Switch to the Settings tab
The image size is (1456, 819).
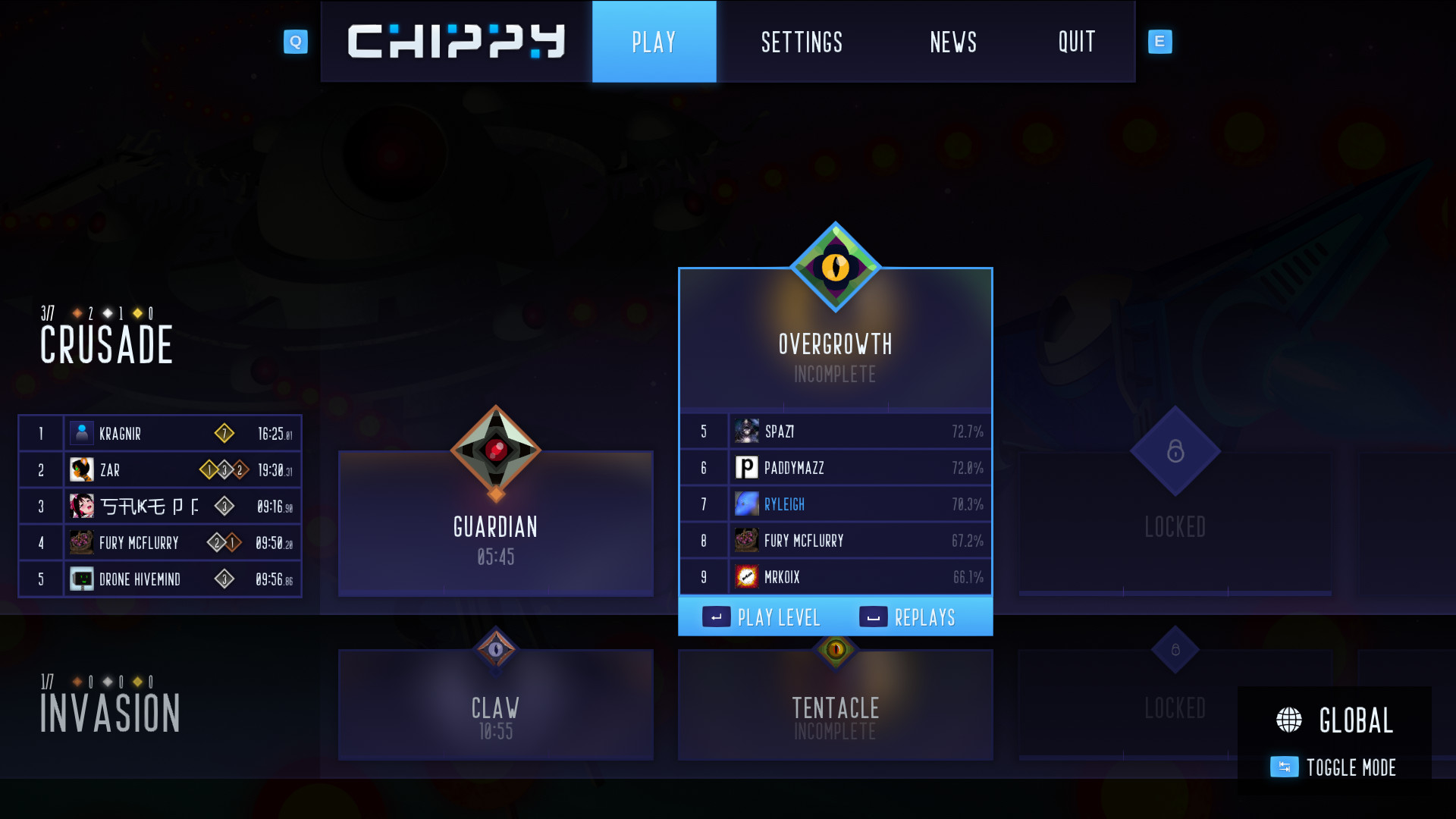tap(802, 42)
